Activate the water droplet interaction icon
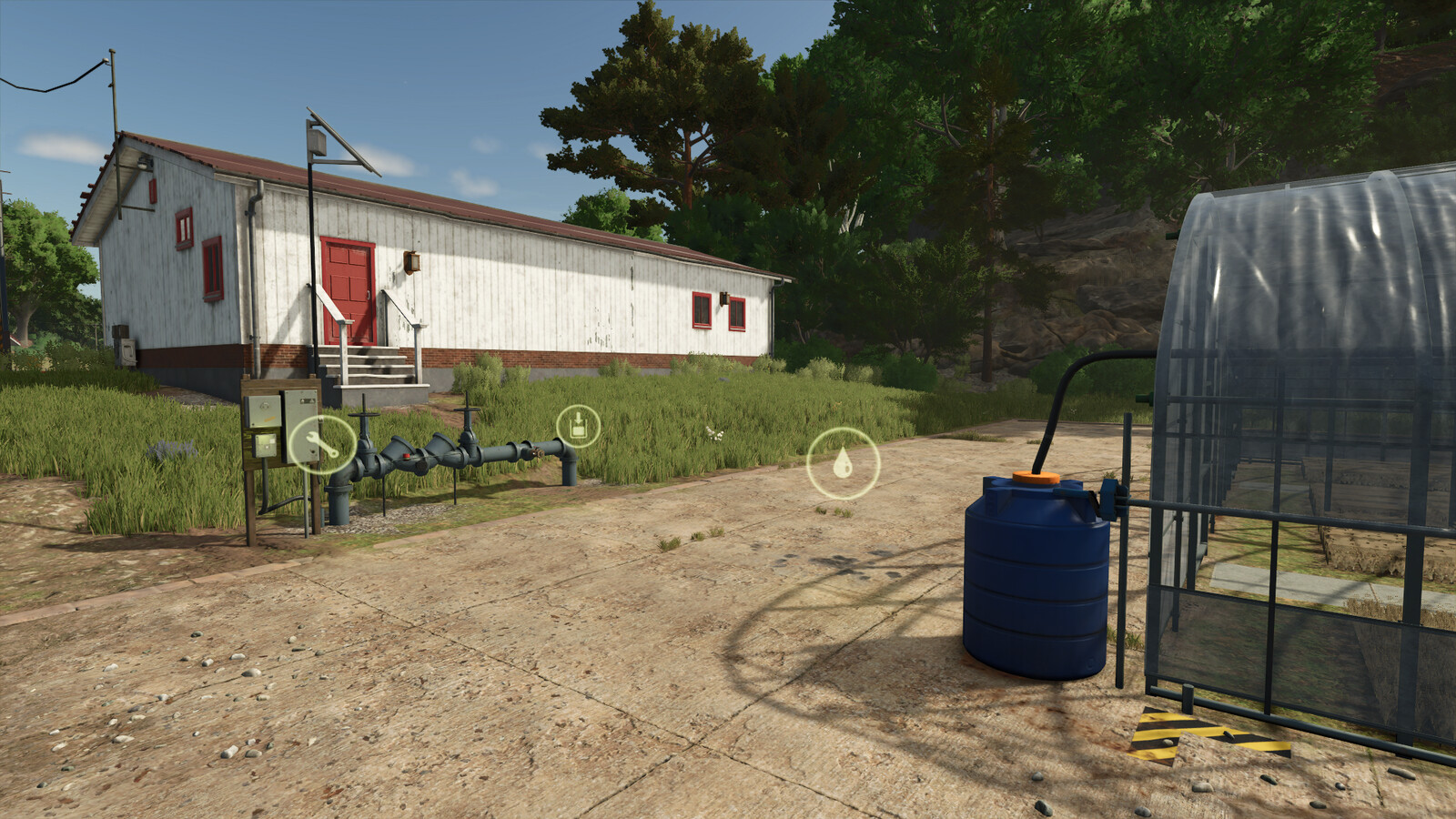This screenshot has height=819, width=1456. pyautogui.click(x=842, y=463)
